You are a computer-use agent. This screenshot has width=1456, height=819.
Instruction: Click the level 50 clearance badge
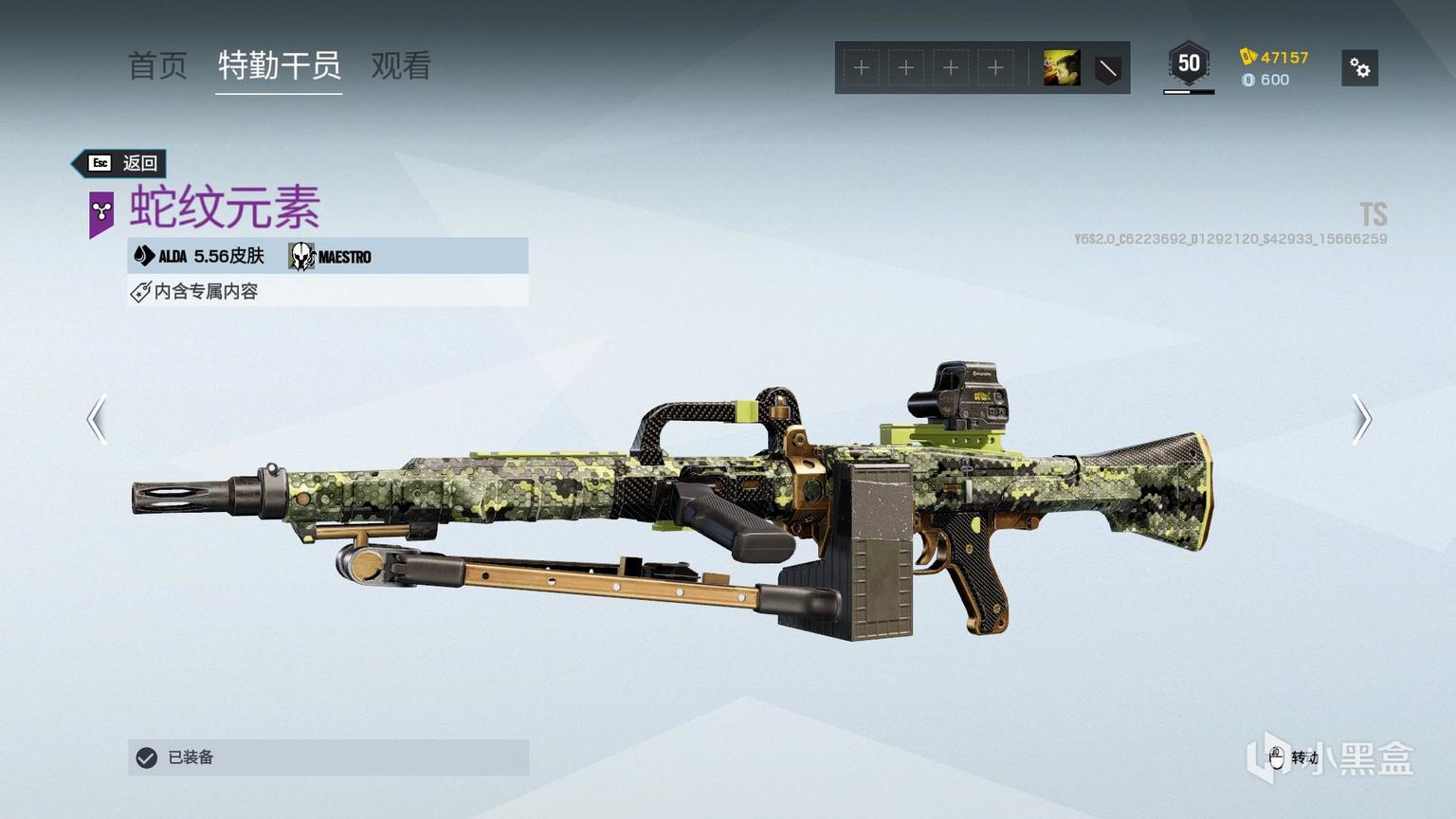tap(1189, 64)
